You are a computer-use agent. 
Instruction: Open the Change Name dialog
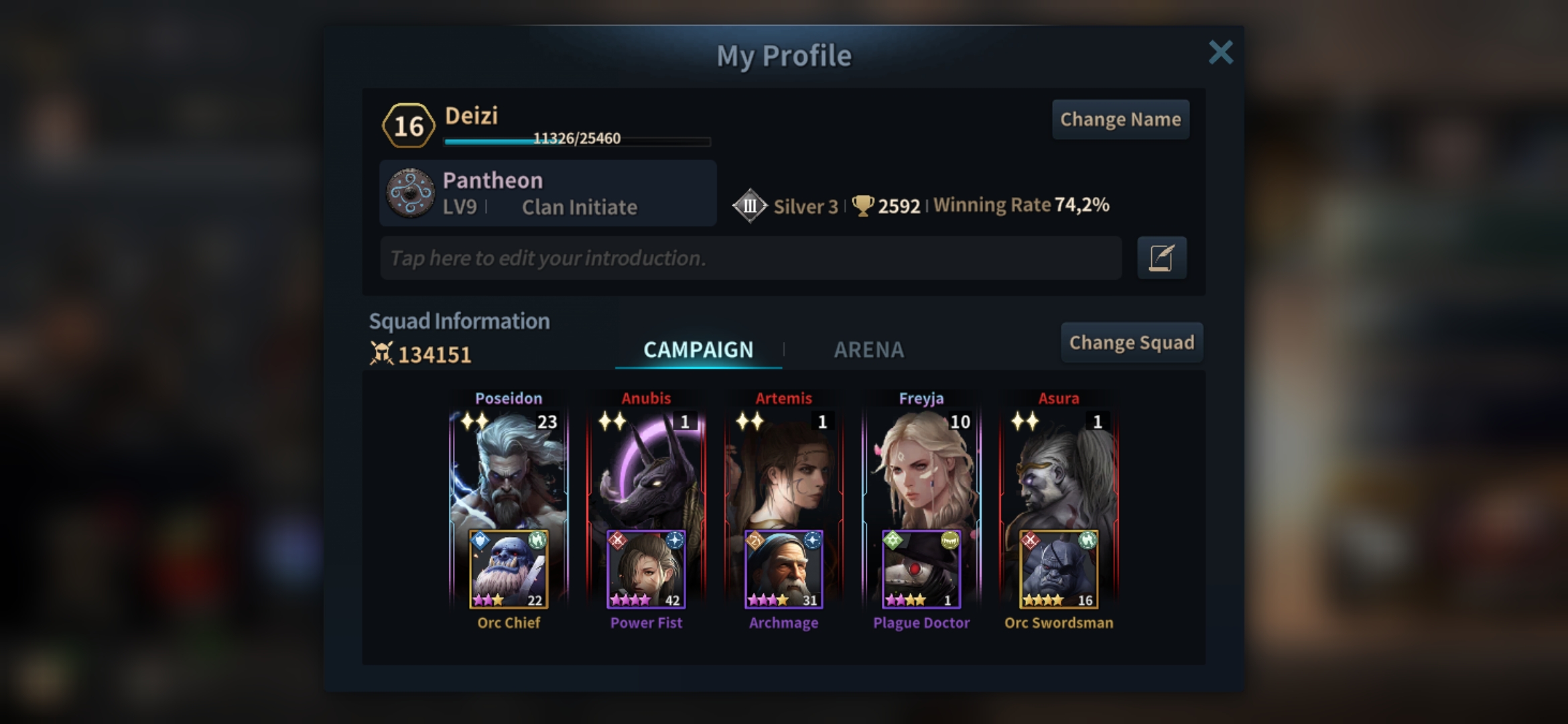[1120, 119]
